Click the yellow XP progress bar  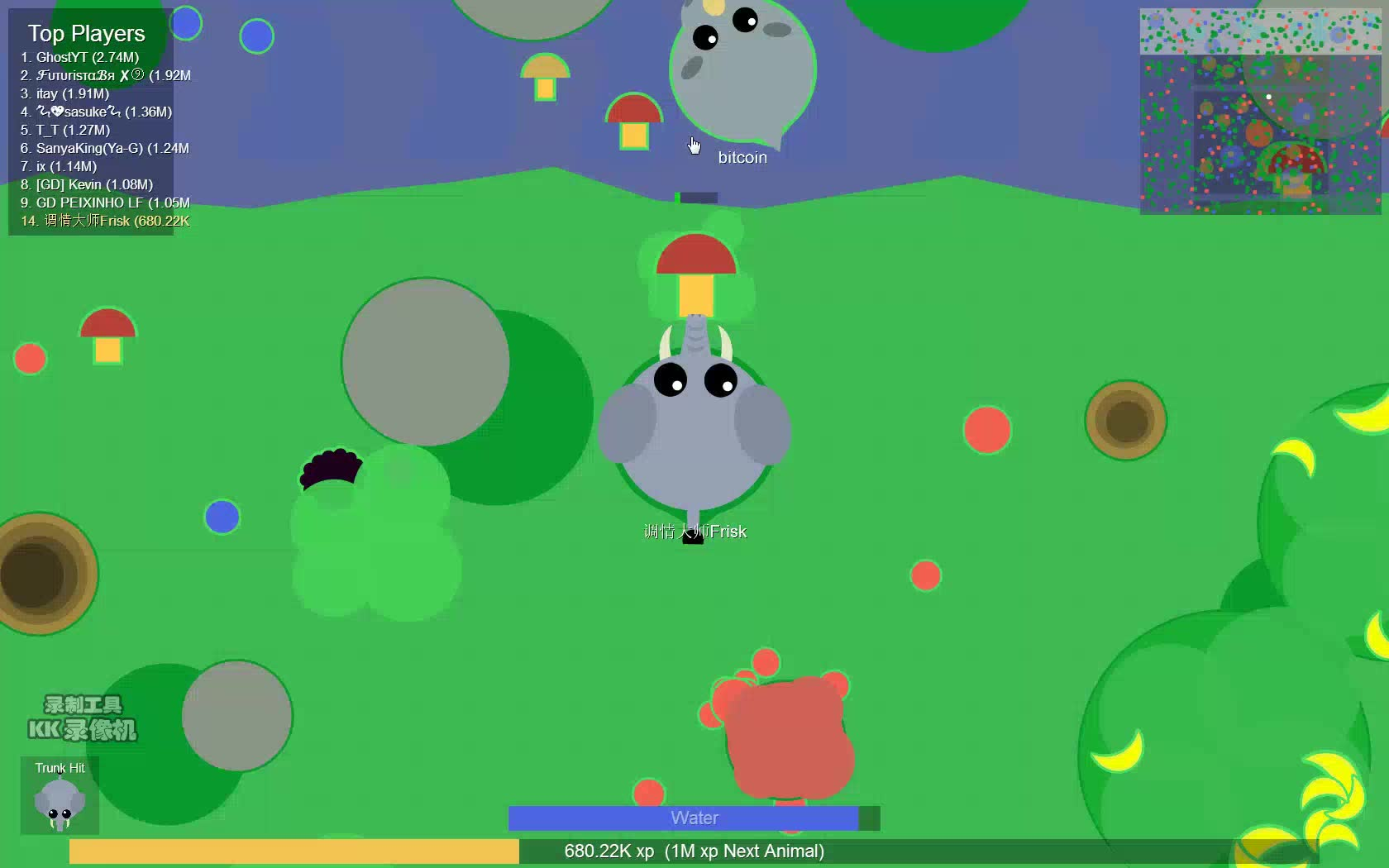[294, 851]
